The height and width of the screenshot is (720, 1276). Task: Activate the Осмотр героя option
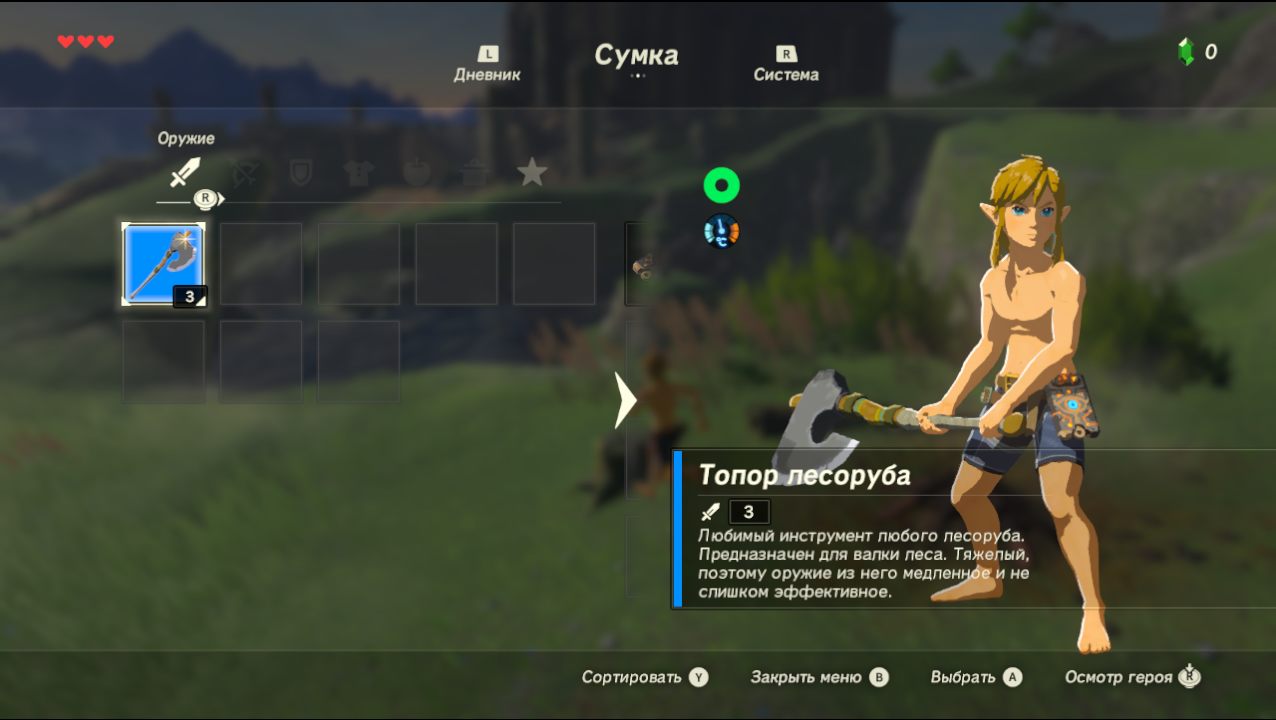1131,677
